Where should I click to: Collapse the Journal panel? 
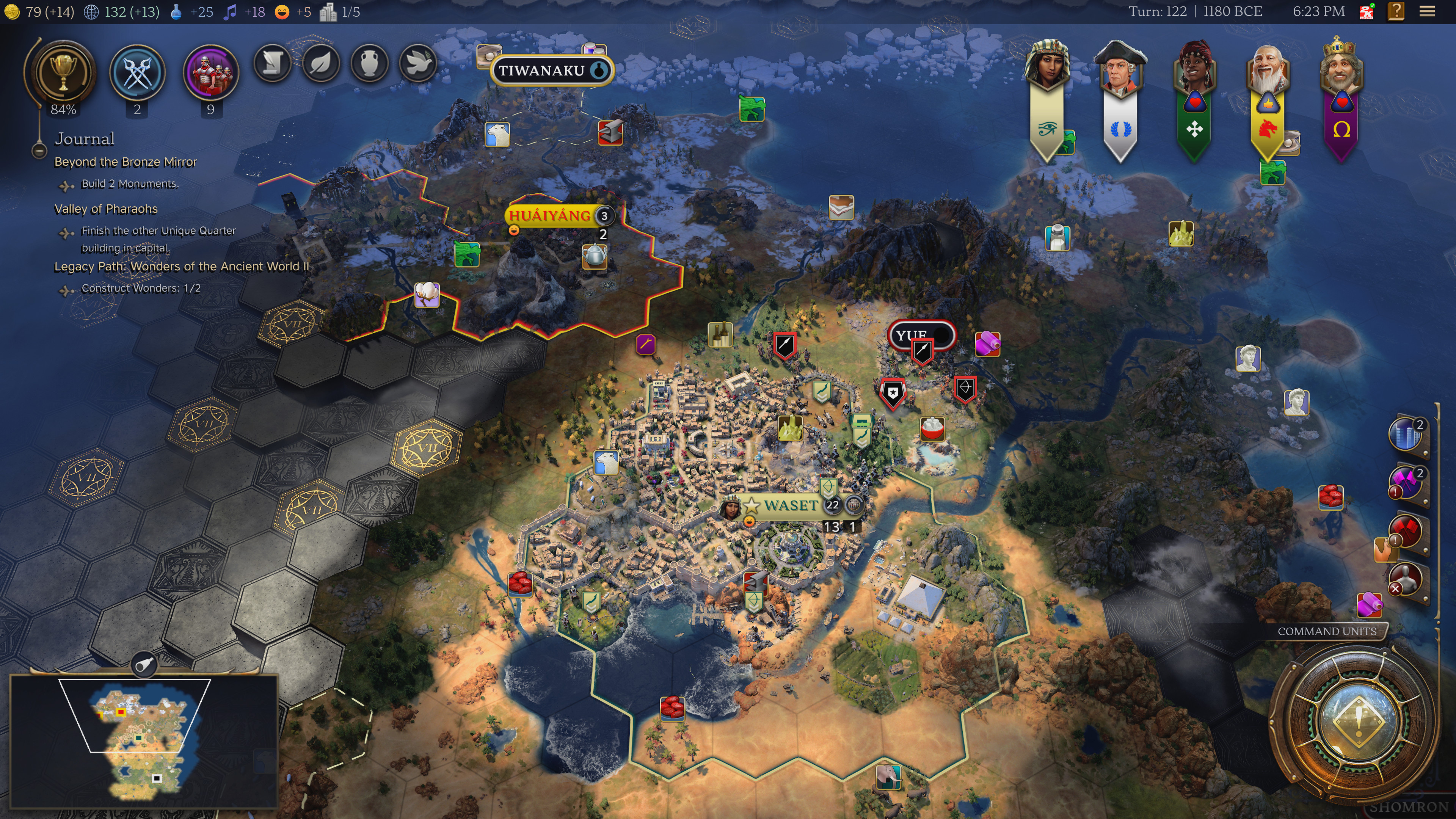tap(38, 150)
